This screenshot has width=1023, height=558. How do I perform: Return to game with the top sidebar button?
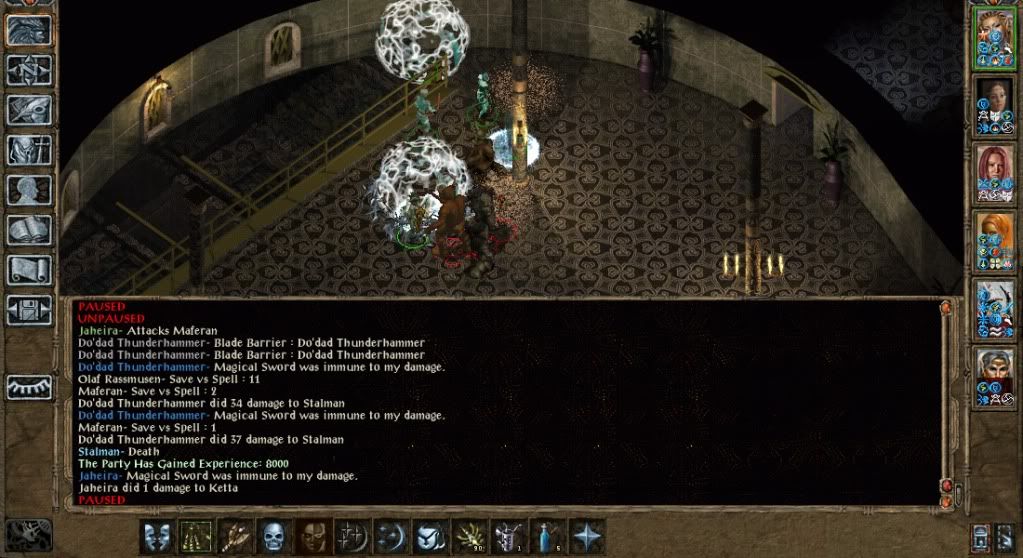pyautogui.click(x=29, y=30)
